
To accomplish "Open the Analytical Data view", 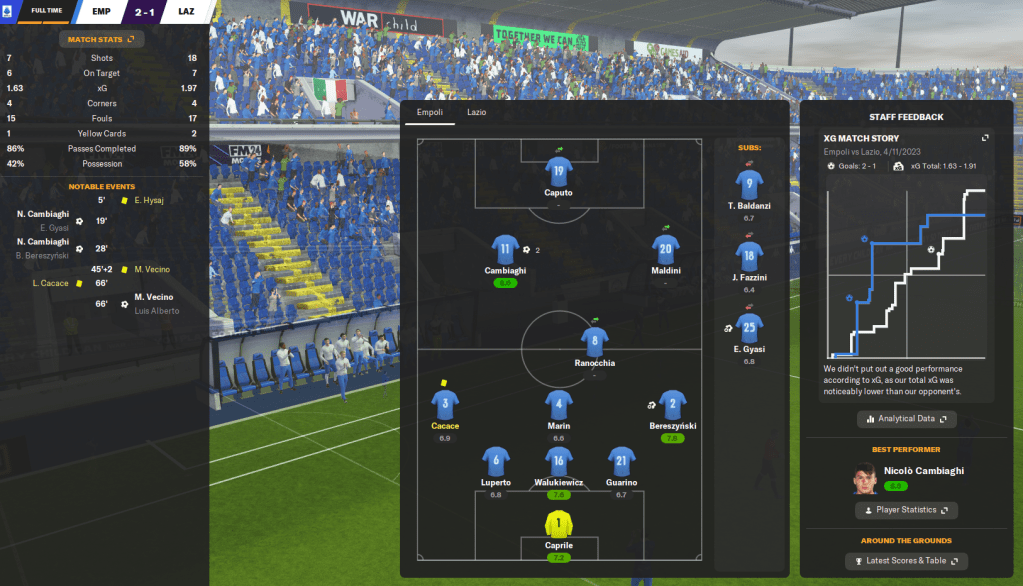I will [x=907, y=419].
